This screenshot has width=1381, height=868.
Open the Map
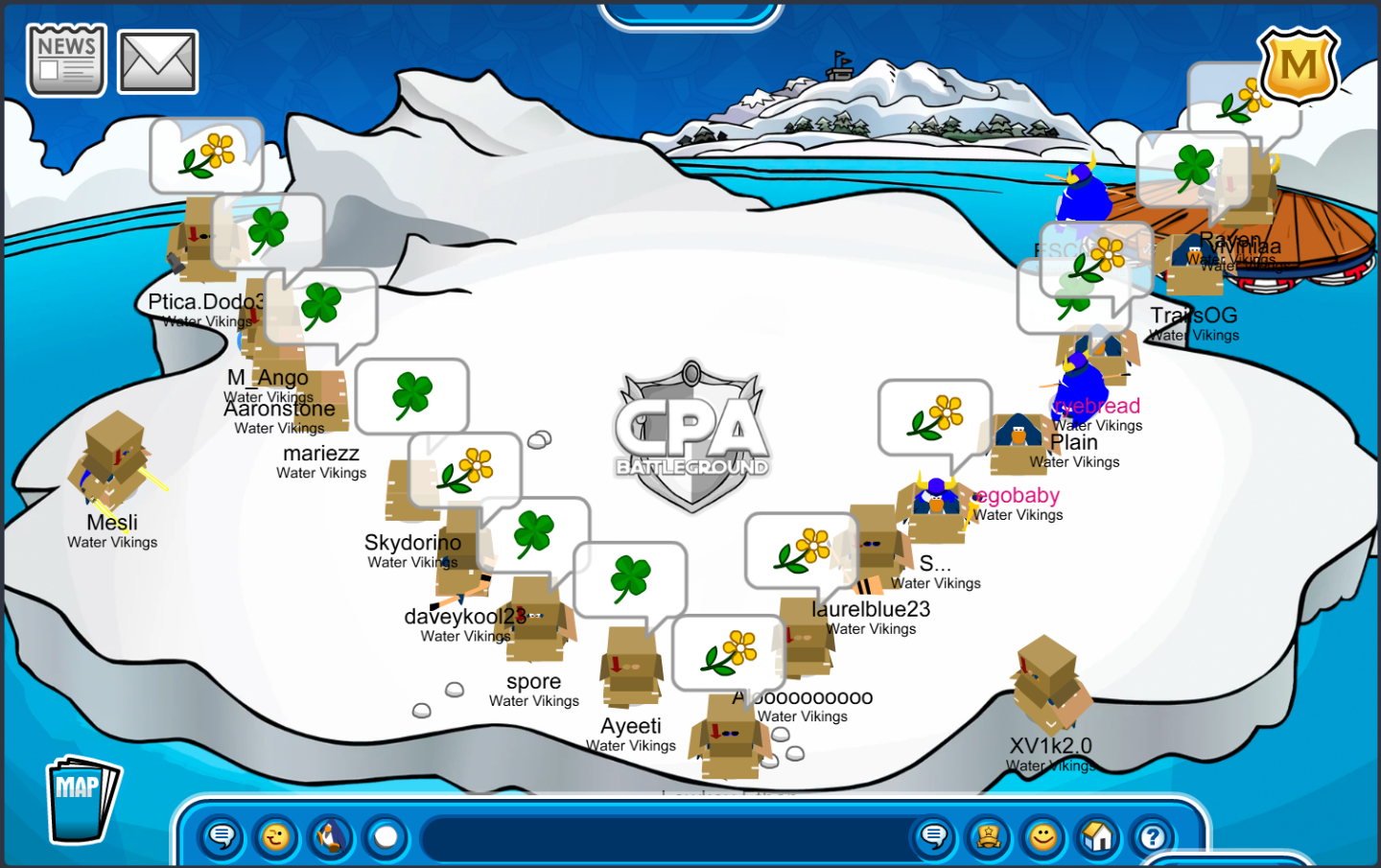(x=82, y=798)
